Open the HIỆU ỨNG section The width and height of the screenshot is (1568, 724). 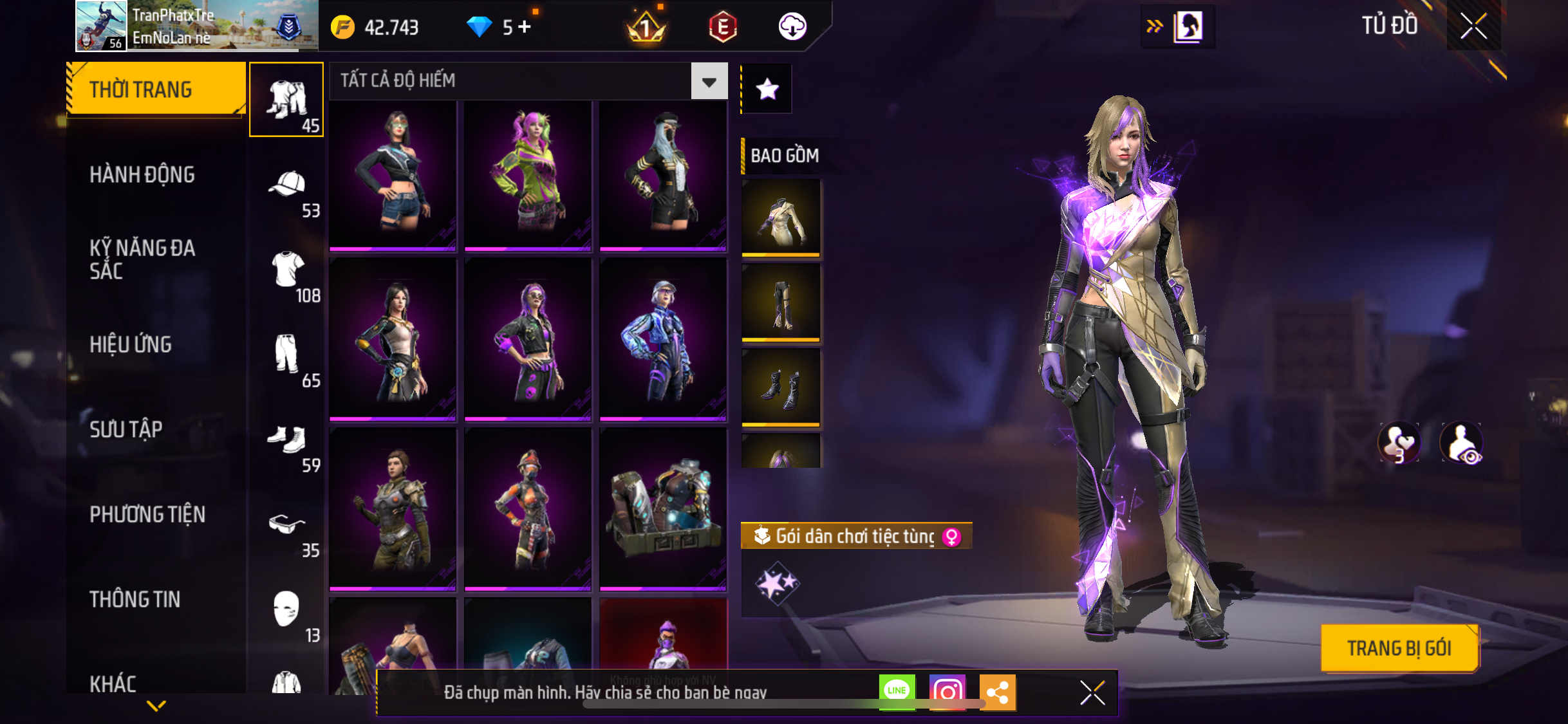pos(131,344)
